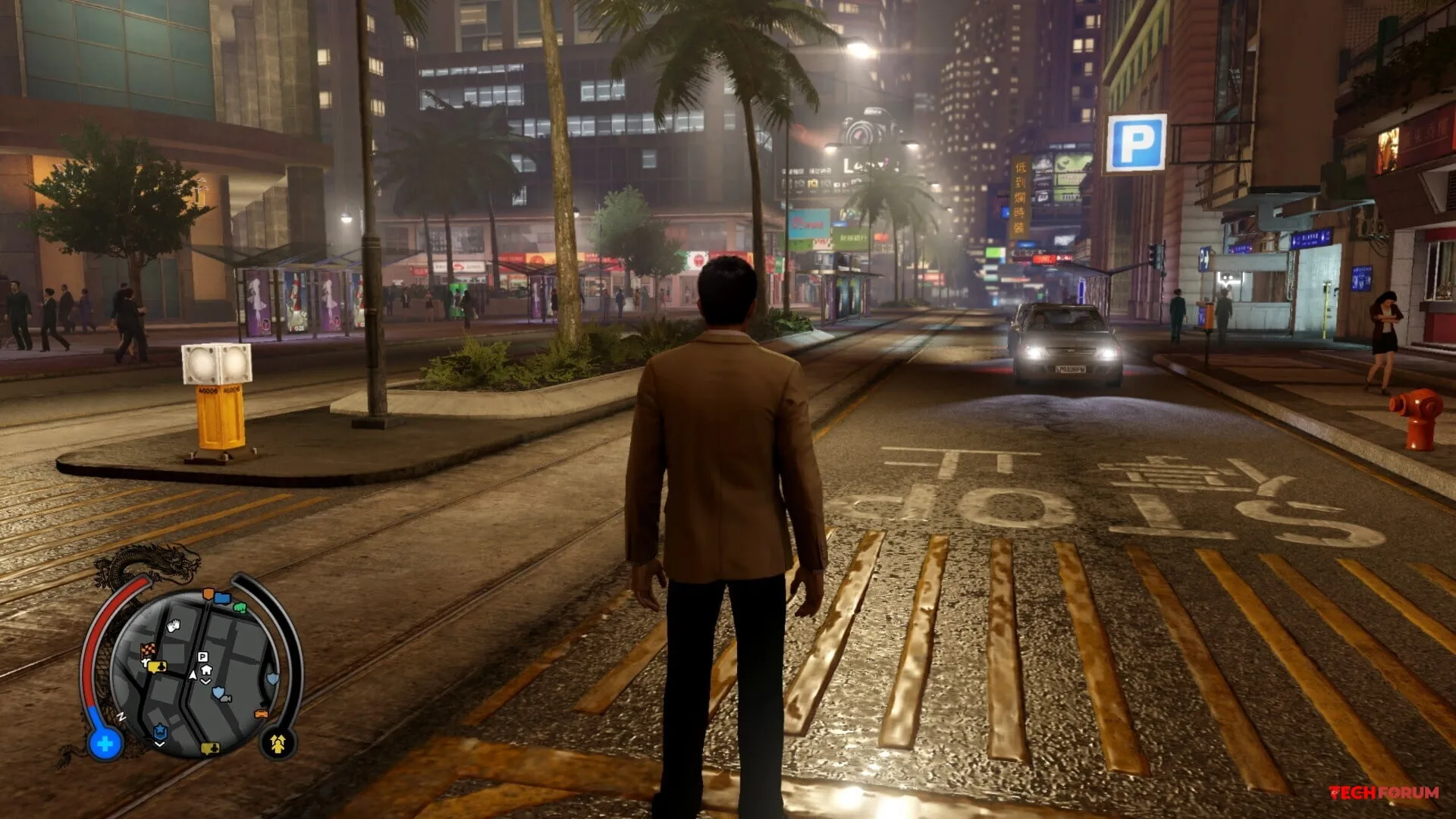Viewport: 1456px width, 819px height.
Task: Select the checkered flag race marker
Action: 148,650
